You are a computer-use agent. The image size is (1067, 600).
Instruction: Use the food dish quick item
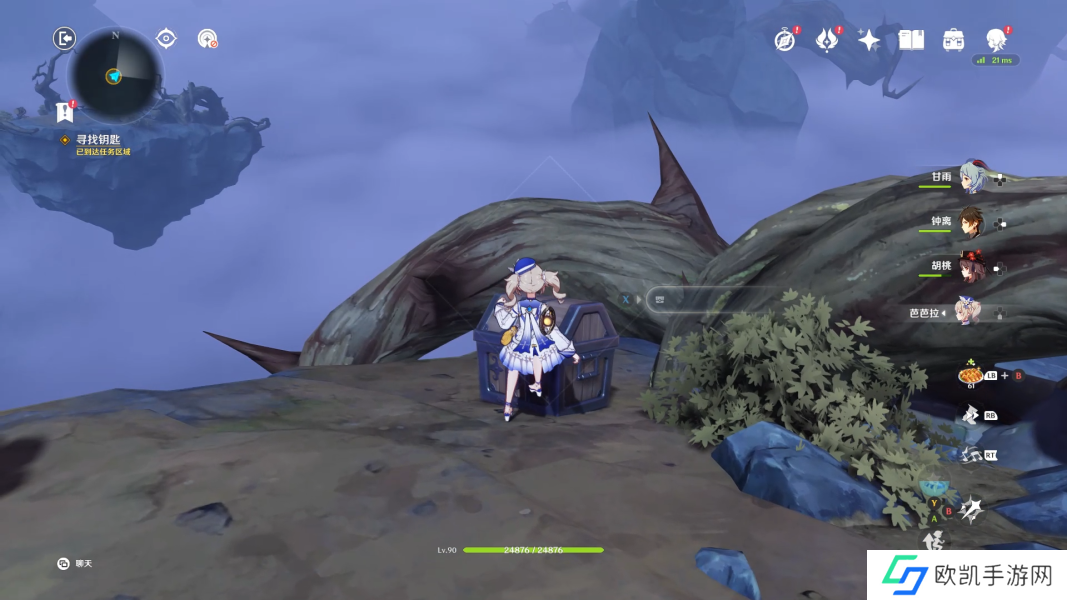[x=969, y=375]
